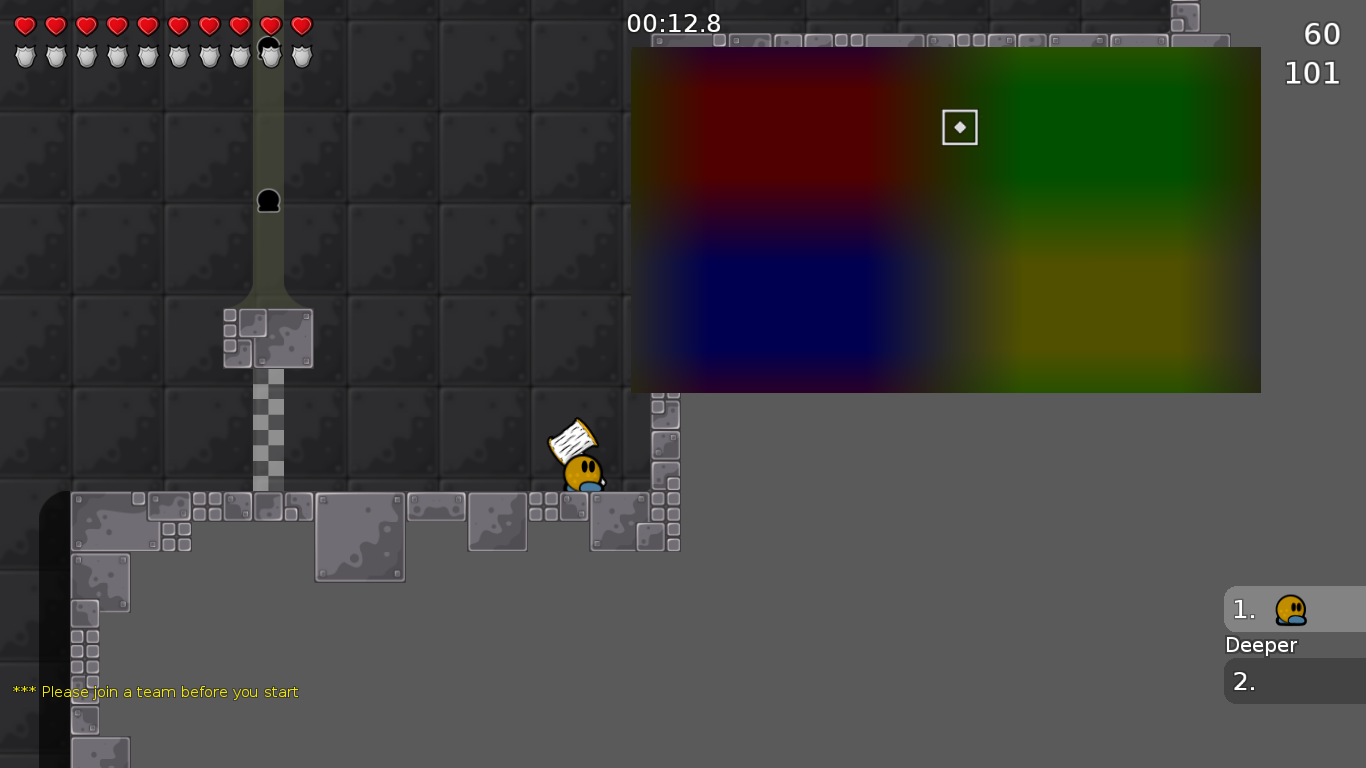
Task: Click the number 101 below the score
Action: (x=1313, y=73)
